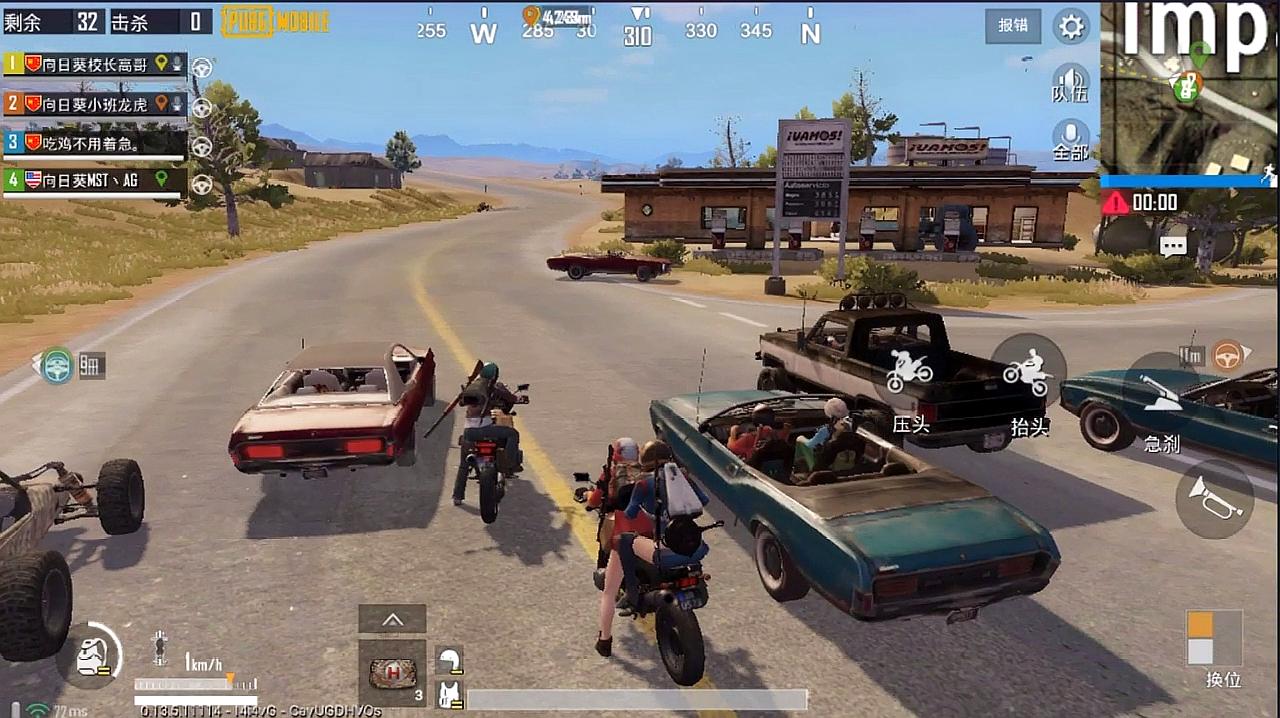Expand the healing items arrow
The image size is (1280, 718).
pos(392,619)
